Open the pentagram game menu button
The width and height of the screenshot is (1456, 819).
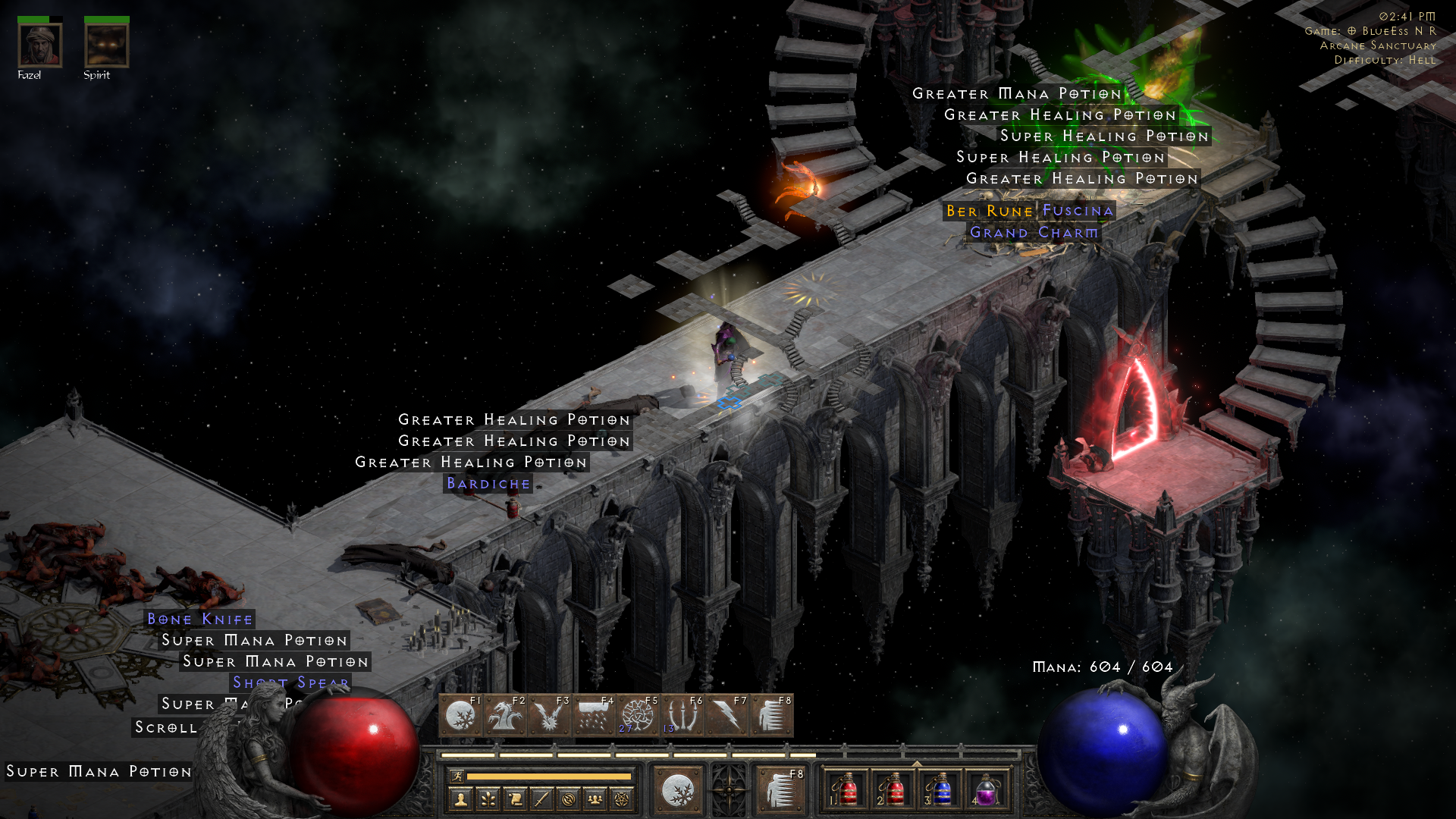coord(622,799)
